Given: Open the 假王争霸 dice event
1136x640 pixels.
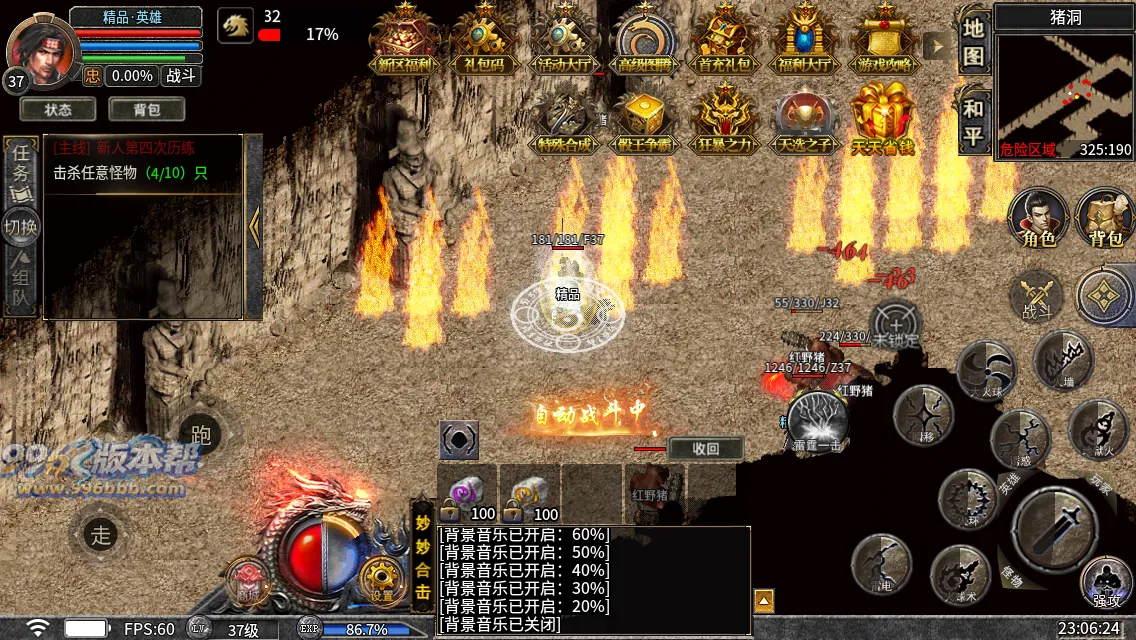Looking at the screenshot, I should [x=644, y=123].
